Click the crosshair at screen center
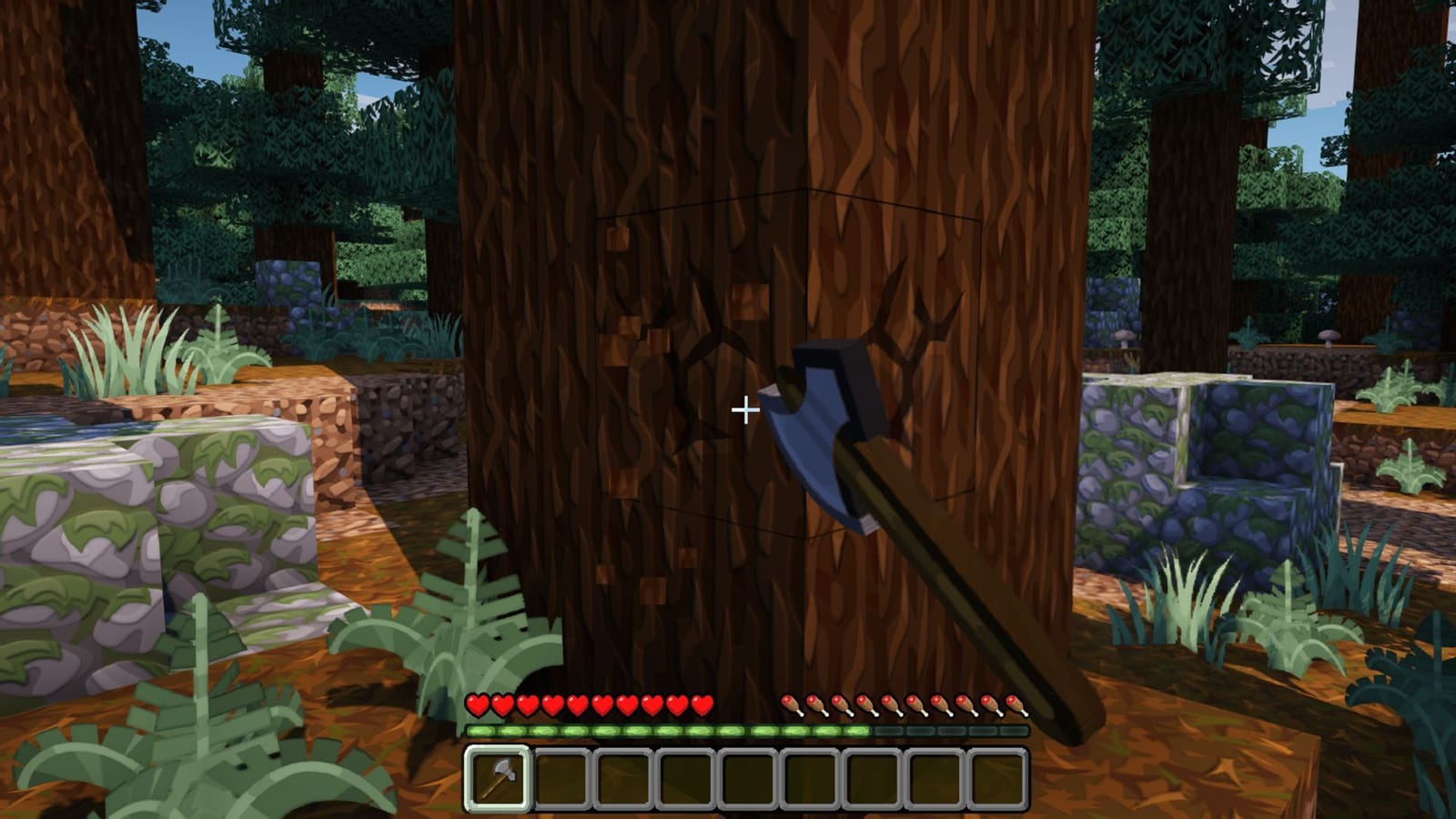The width and height of the screenshot is (1456, 819). point(746,410)
